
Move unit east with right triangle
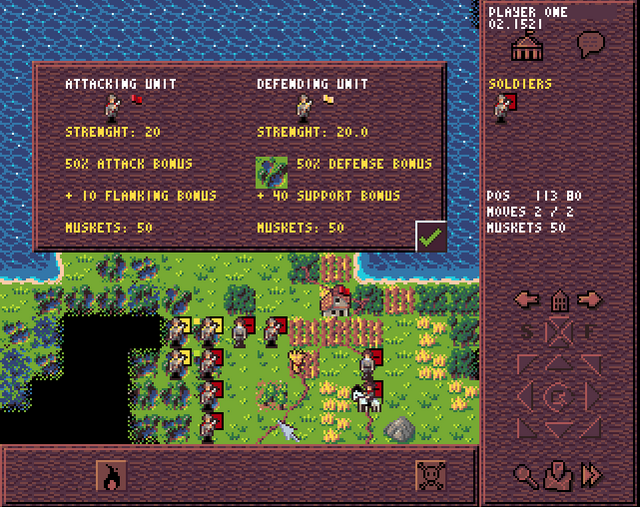591,396
